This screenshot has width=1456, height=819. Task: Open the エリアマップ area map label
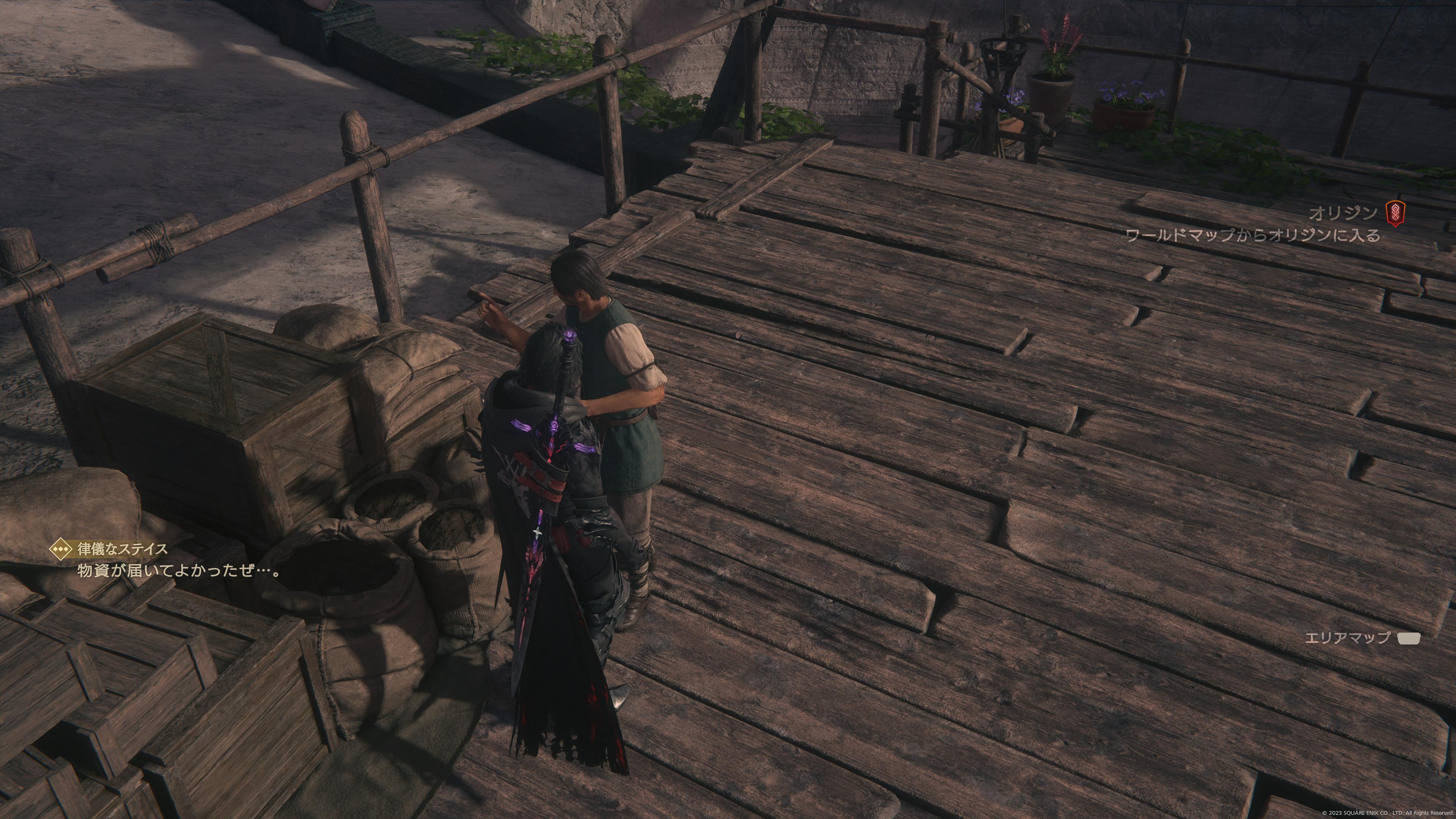1347,638
